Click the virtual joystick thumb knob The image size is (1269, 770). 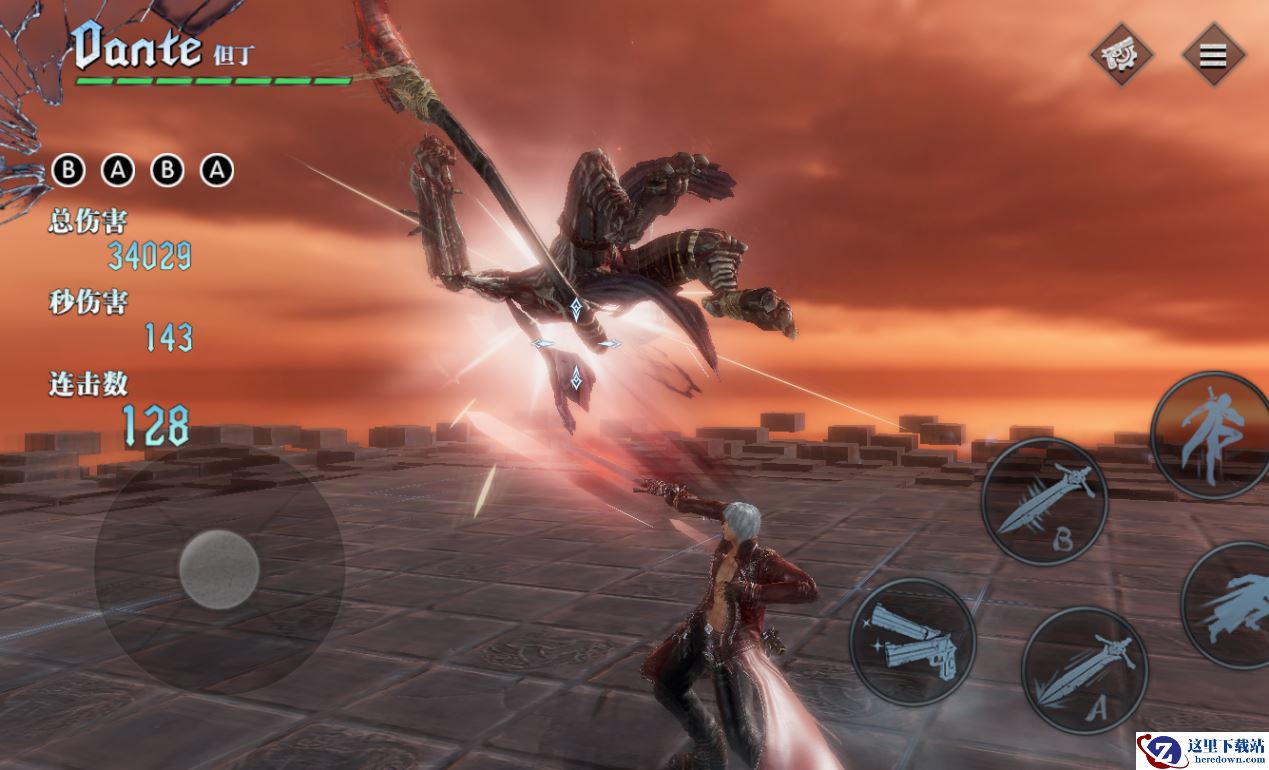pos(219,570)
